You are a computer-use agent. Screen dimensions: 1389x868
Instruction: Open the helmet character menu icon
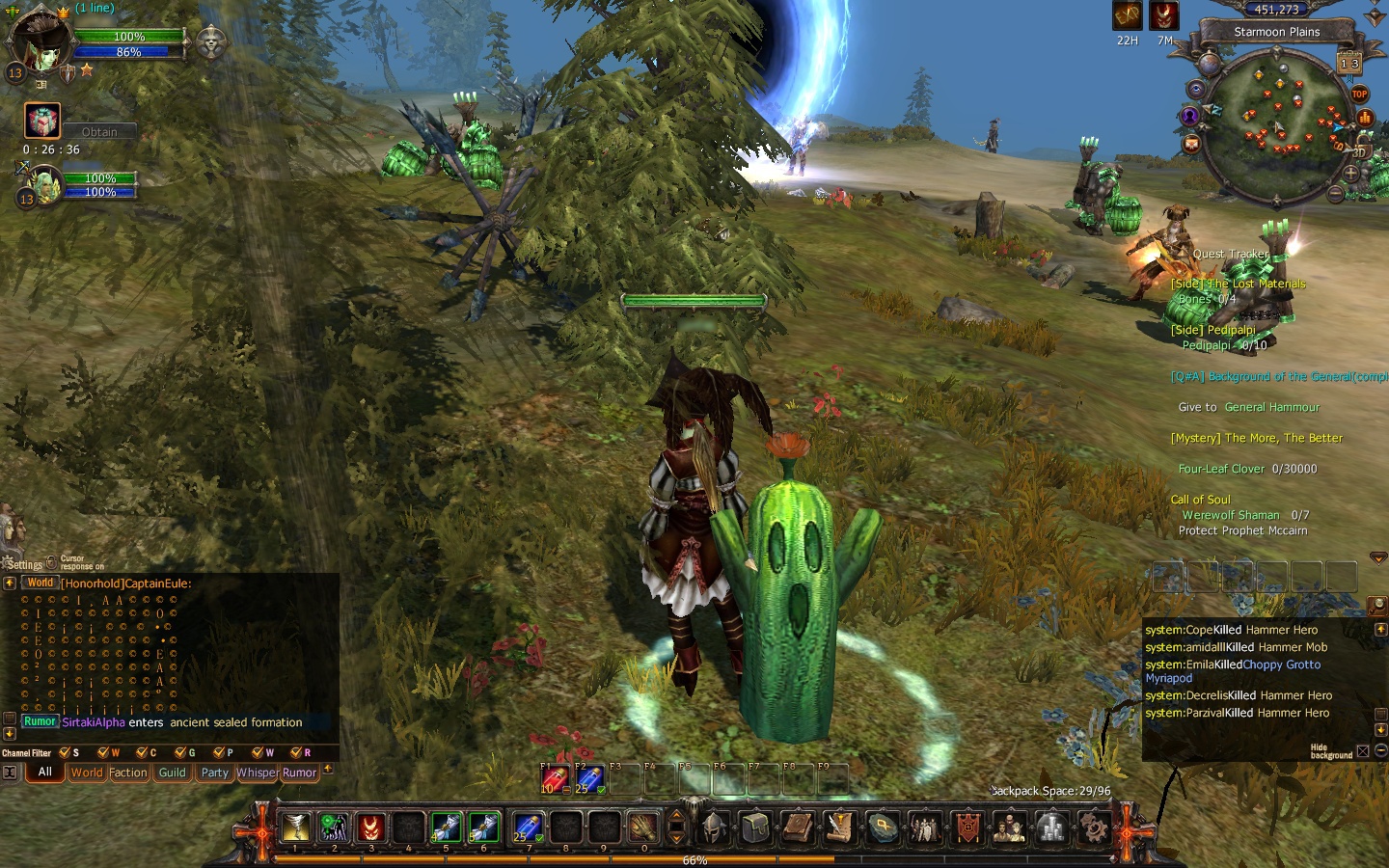click(x=714, y=827)
